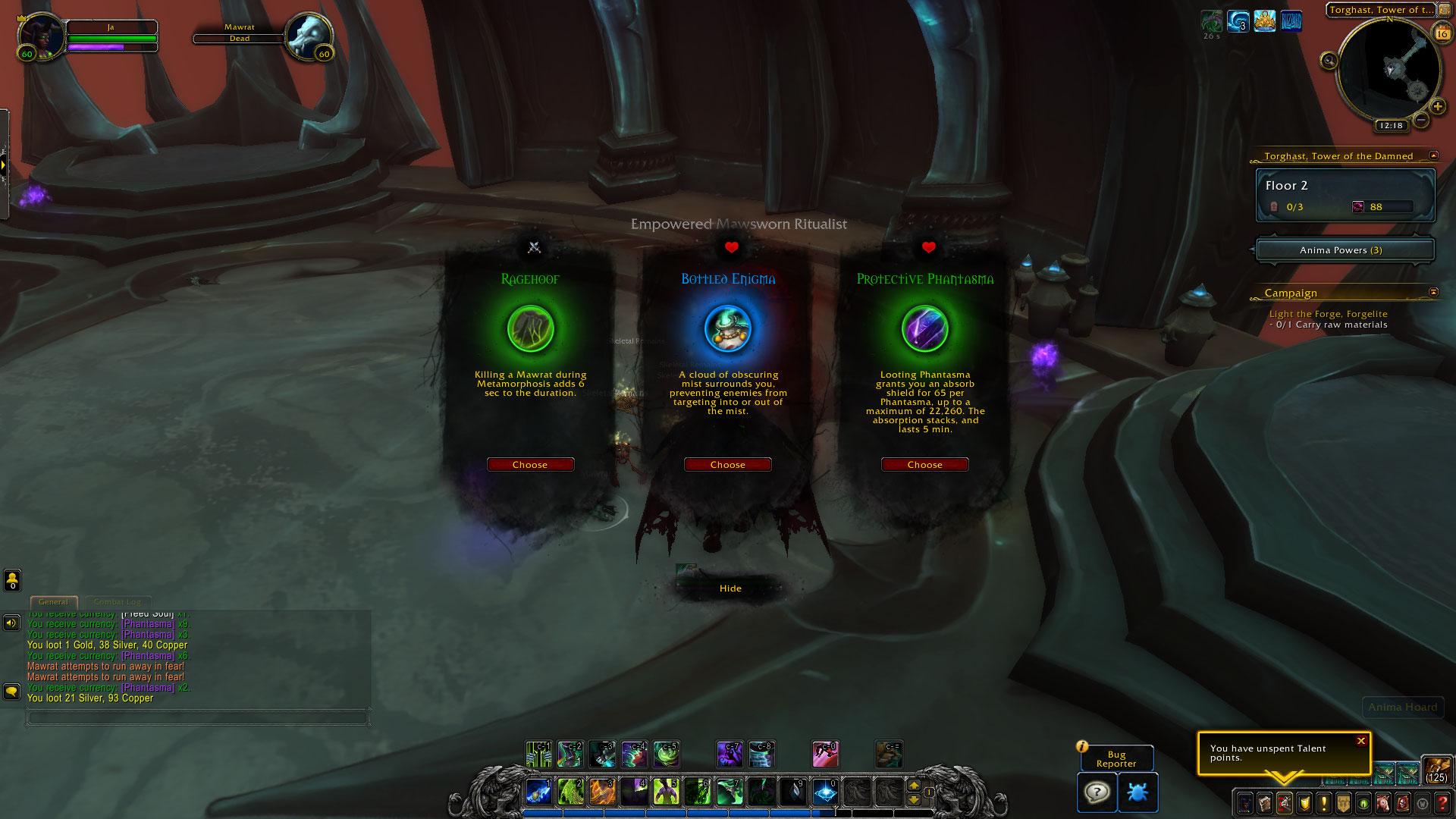Select the General chat tab
Screen dimensions: 1456x819
[53, 602]
